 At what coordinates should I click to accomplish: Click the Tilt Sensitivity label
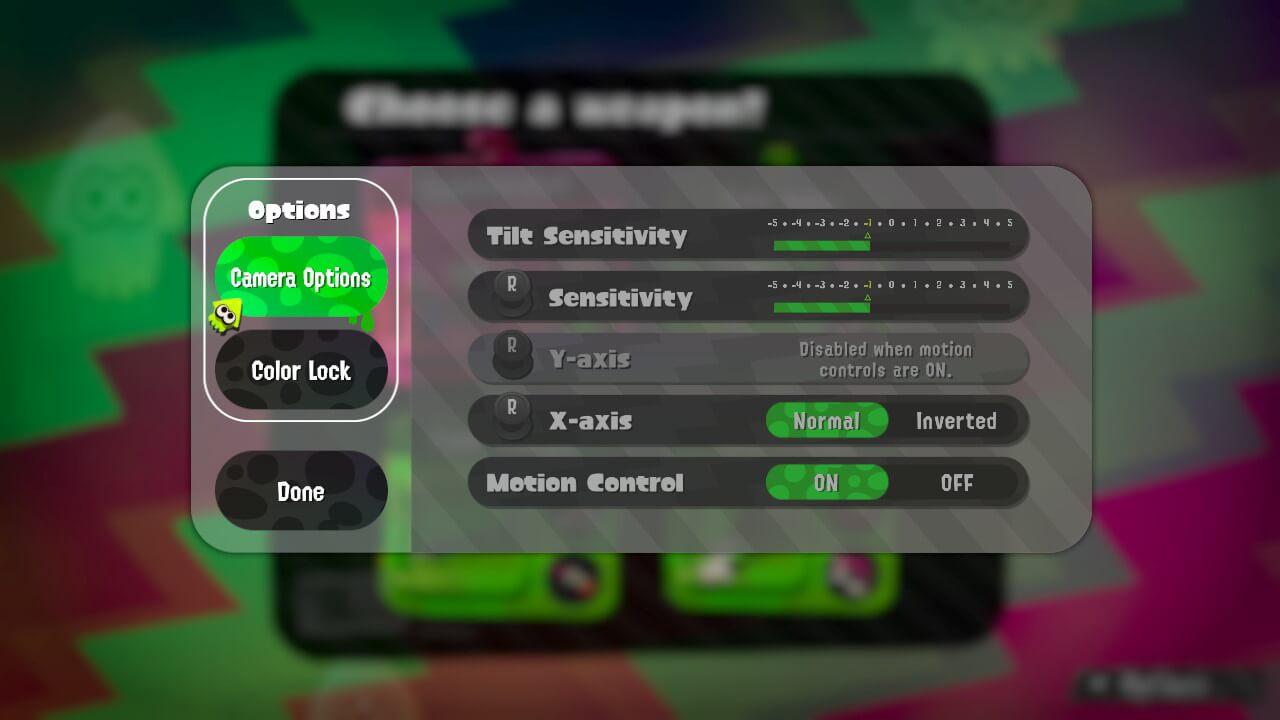(585, 235)
